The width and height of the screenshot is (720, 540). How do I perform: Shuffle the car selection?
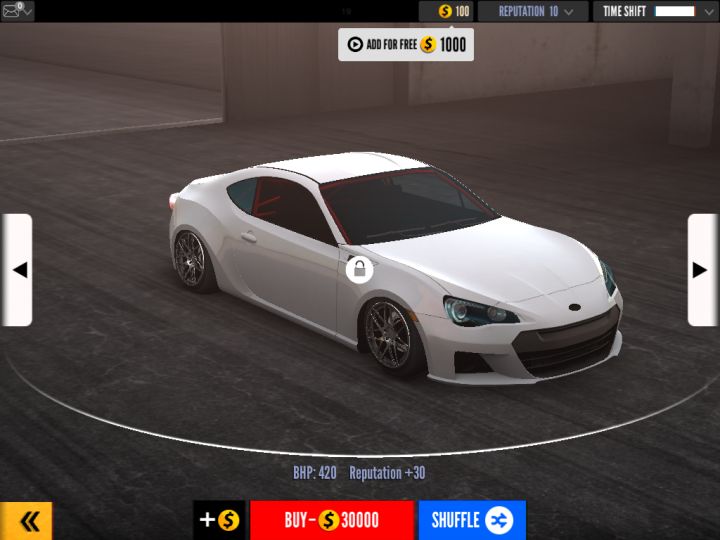(x=472, y=521)
